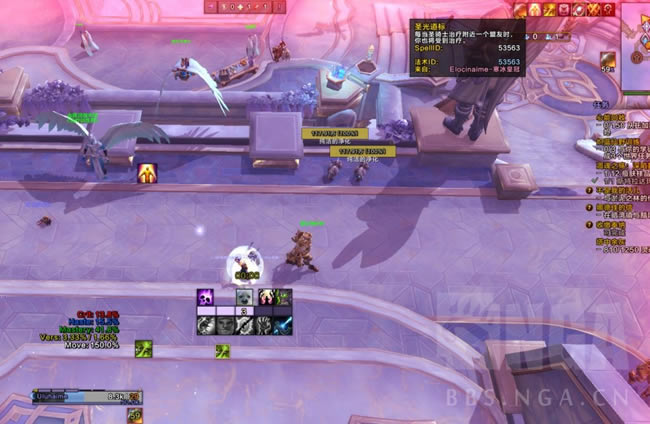This screenshot has height=424, width=650.
Task: Click the purple skull ability icon
Action: click(206, 298)
